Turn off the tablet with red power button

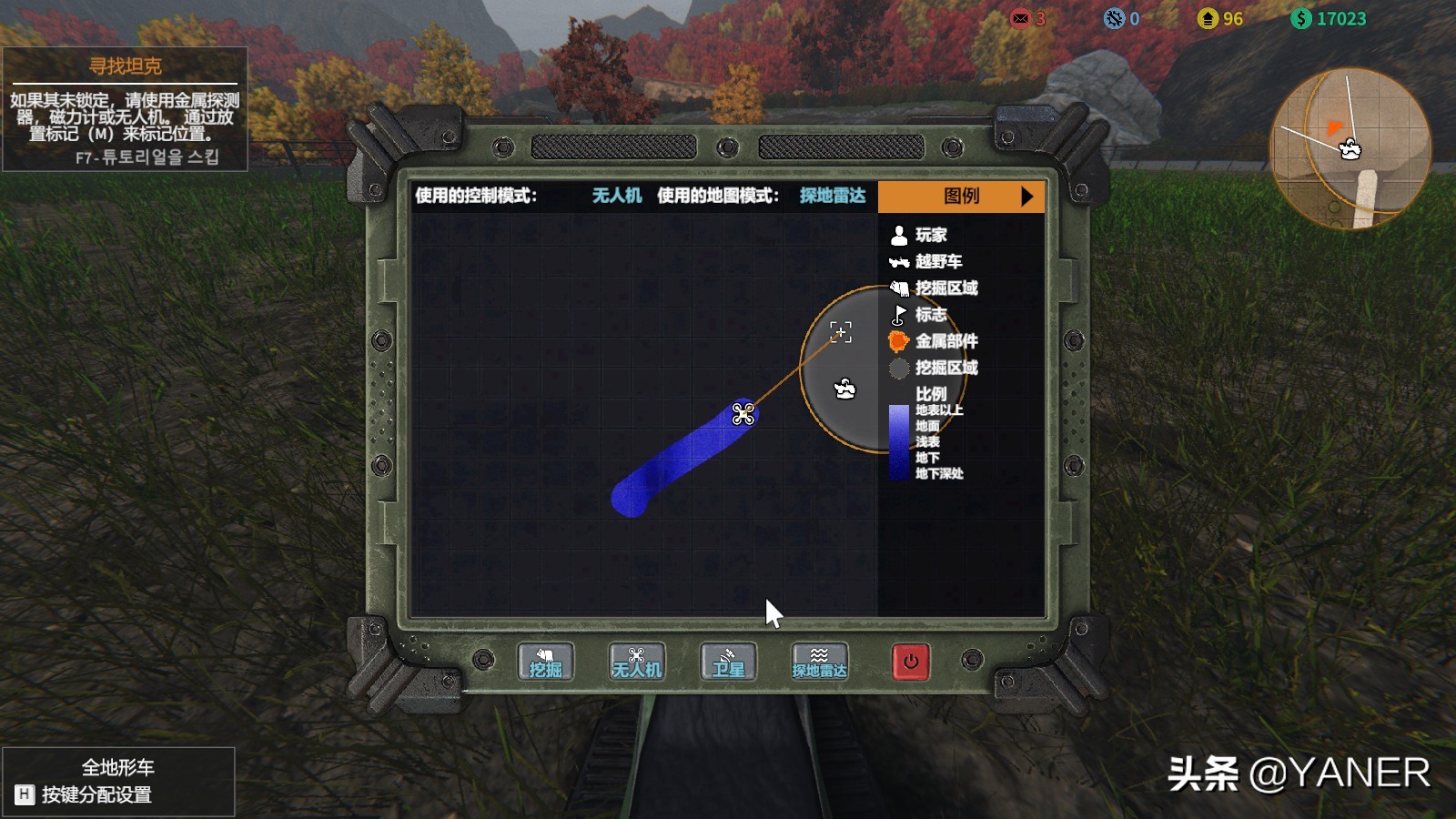(x=911, y=662)
